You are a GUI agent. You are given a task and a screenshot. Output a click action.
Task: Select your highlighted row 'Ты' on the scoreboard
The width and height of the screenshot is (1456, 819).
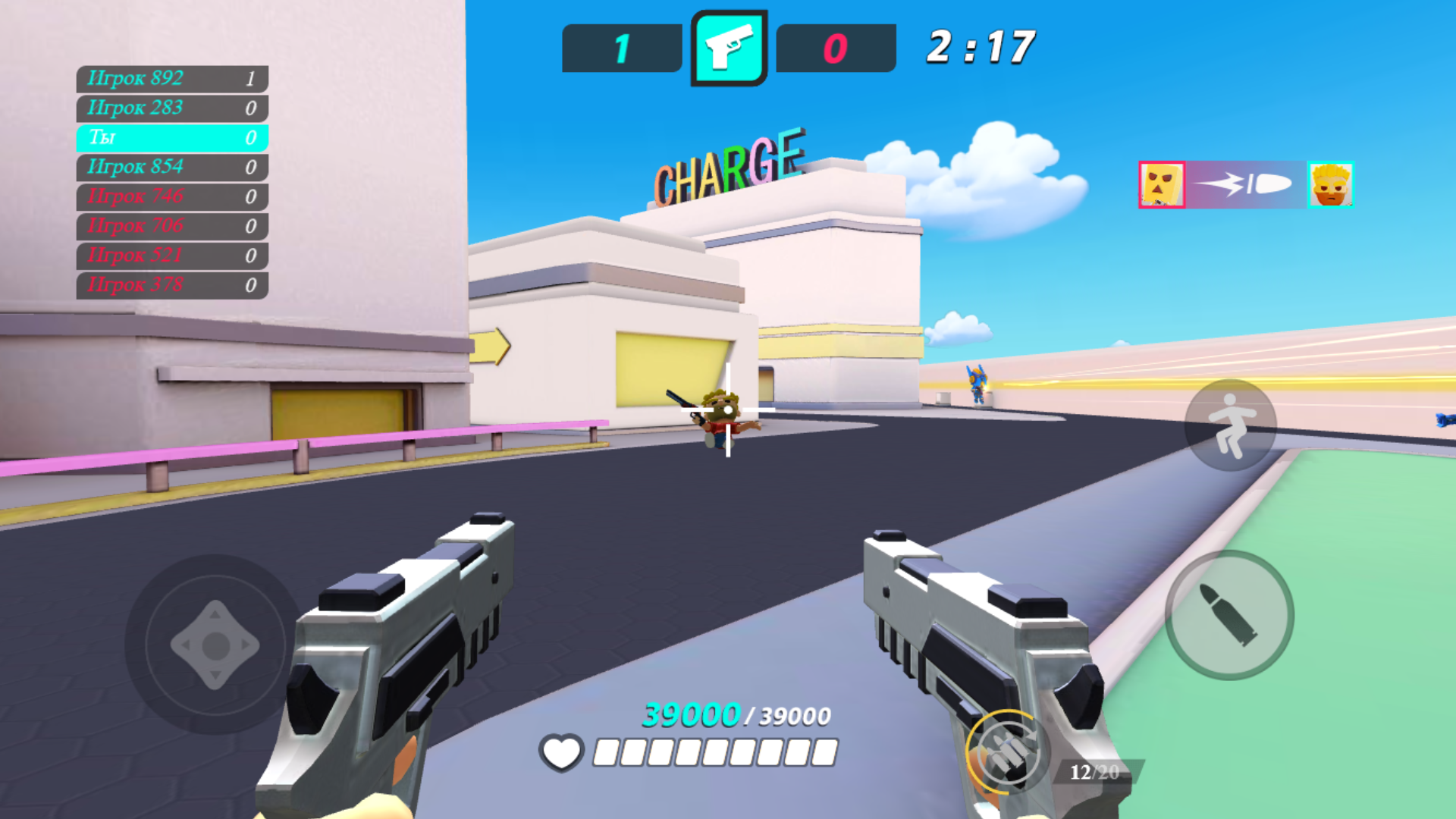click(171, 137)
